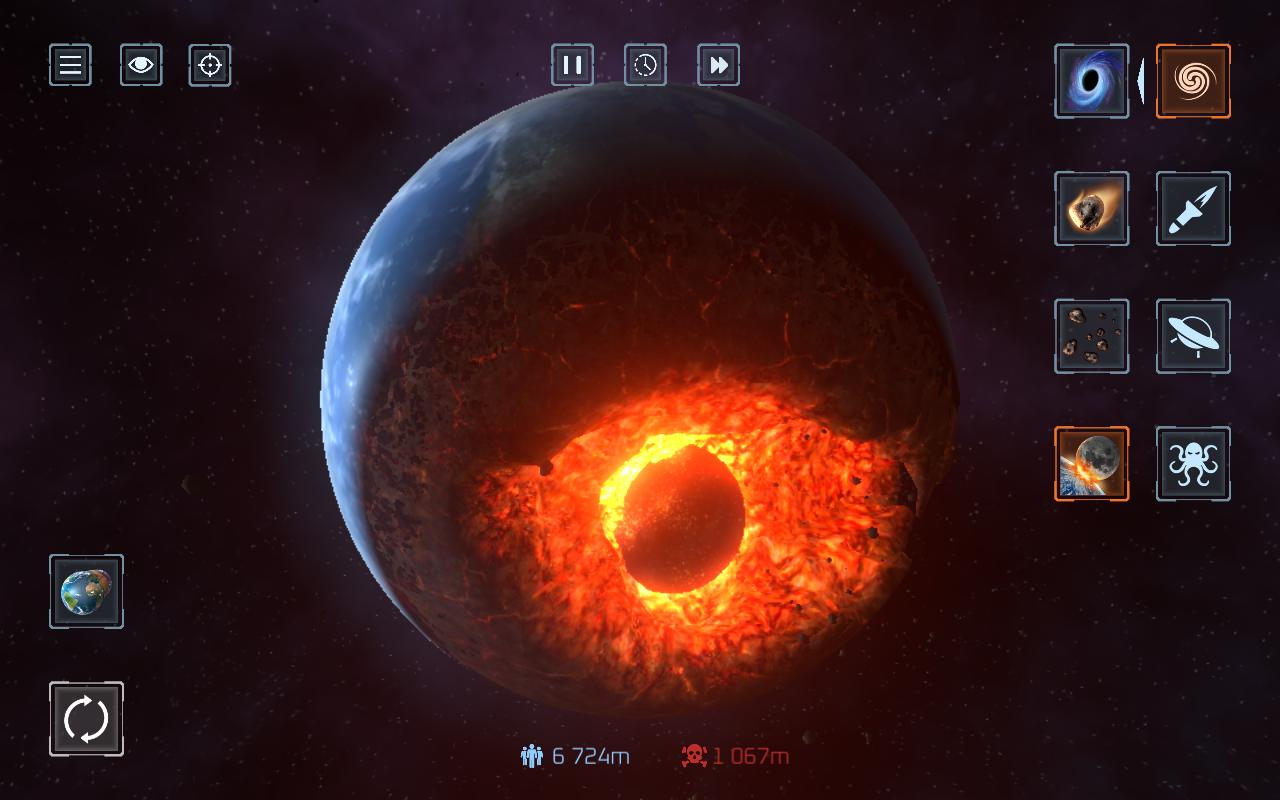Choose the planet collision weapon

(1091, 463)
